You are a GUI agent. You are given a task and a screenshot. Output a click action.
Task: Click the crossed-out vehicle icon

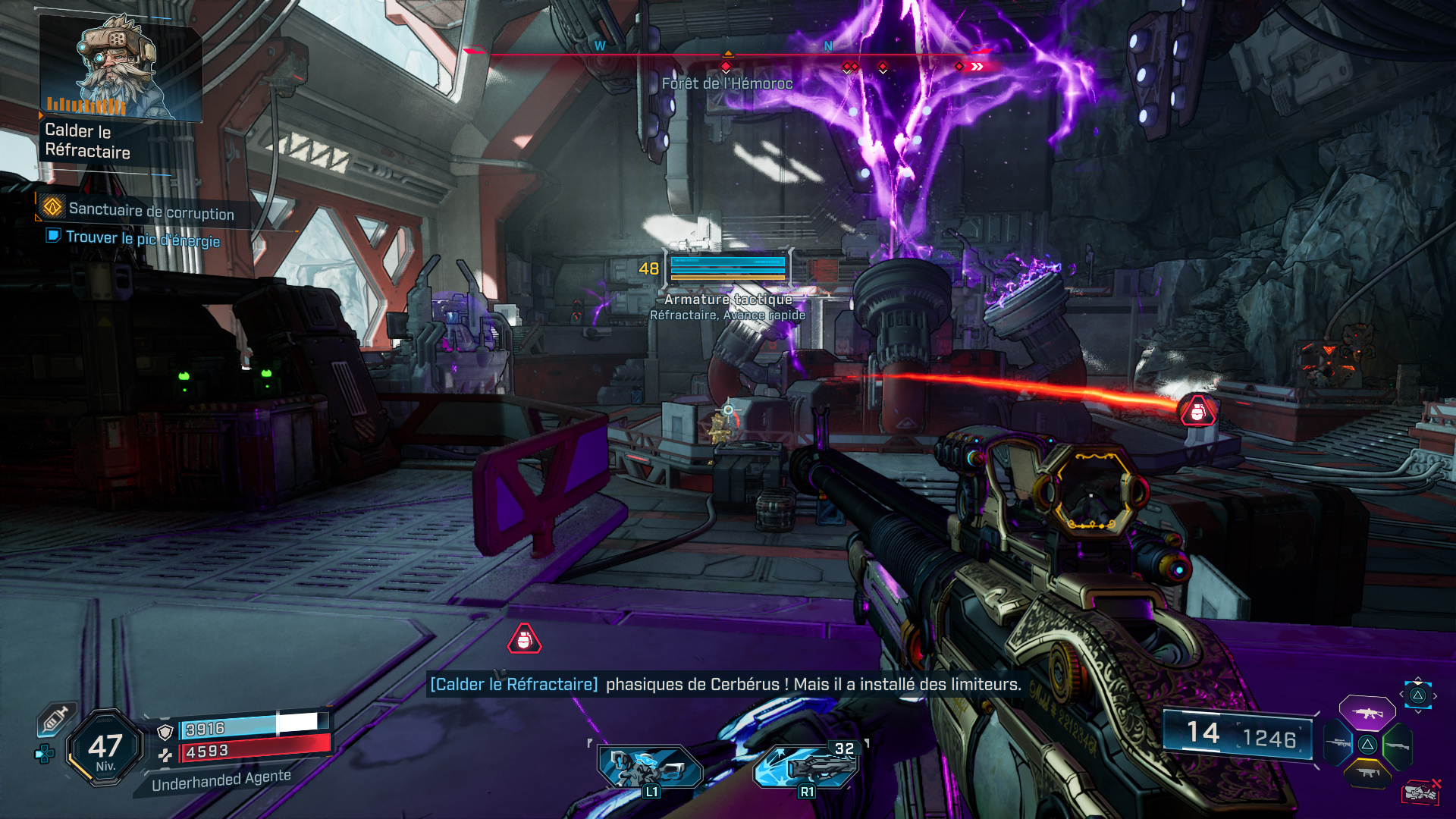(x=1420, y=791)
